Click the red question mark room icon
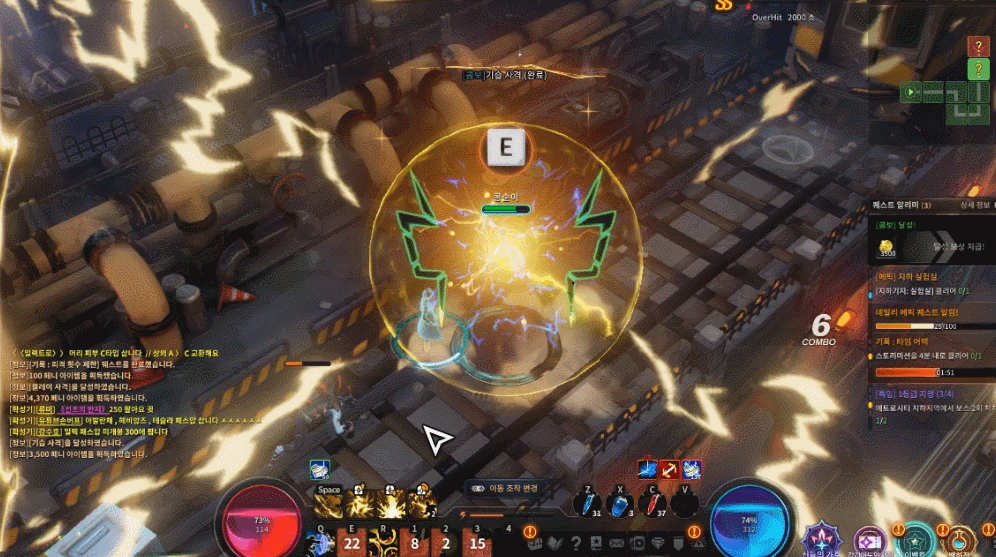 (x=979, y=46)
